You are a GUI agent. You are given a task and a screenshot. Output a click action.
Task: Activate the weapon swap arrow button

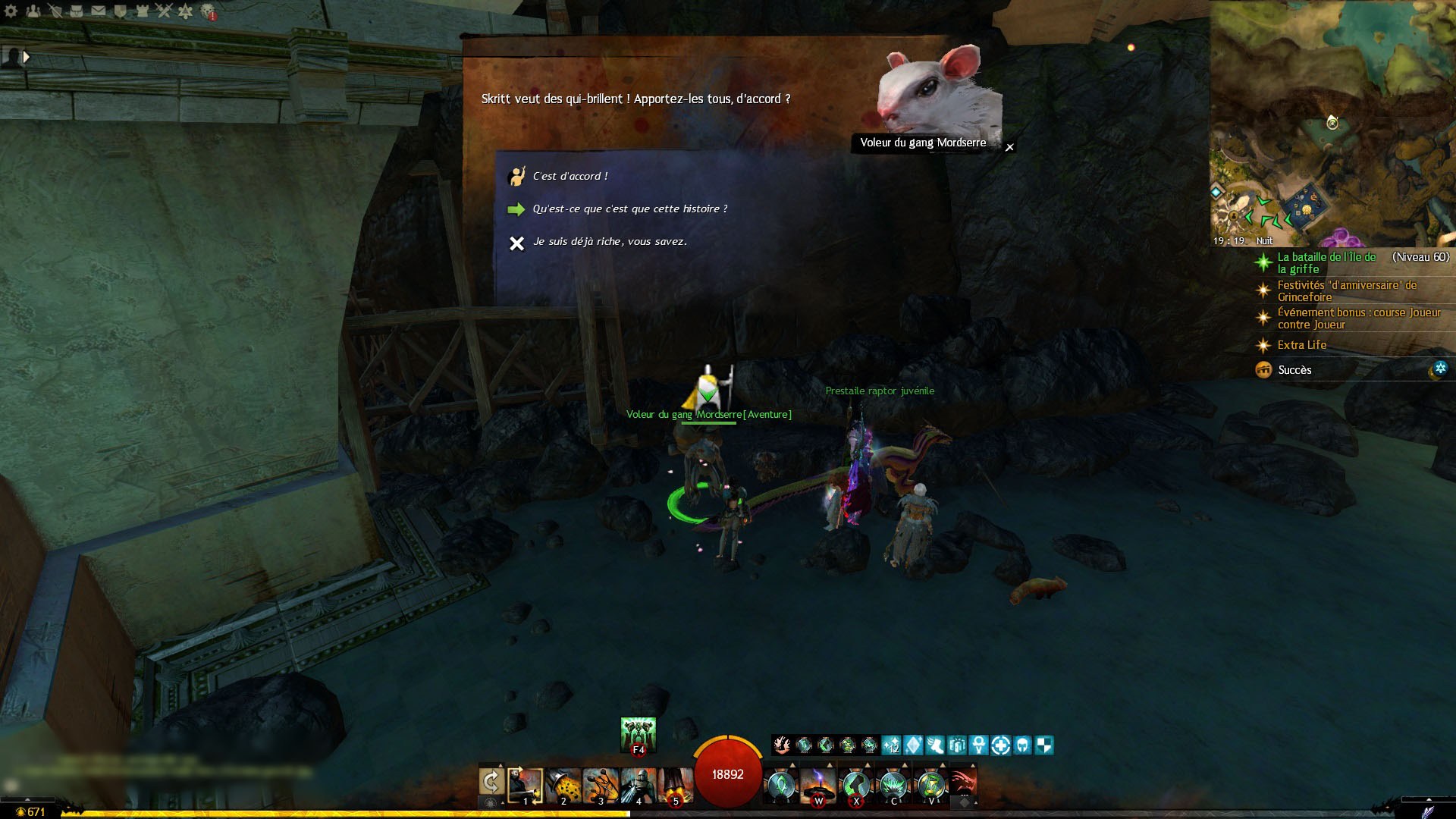491,781
